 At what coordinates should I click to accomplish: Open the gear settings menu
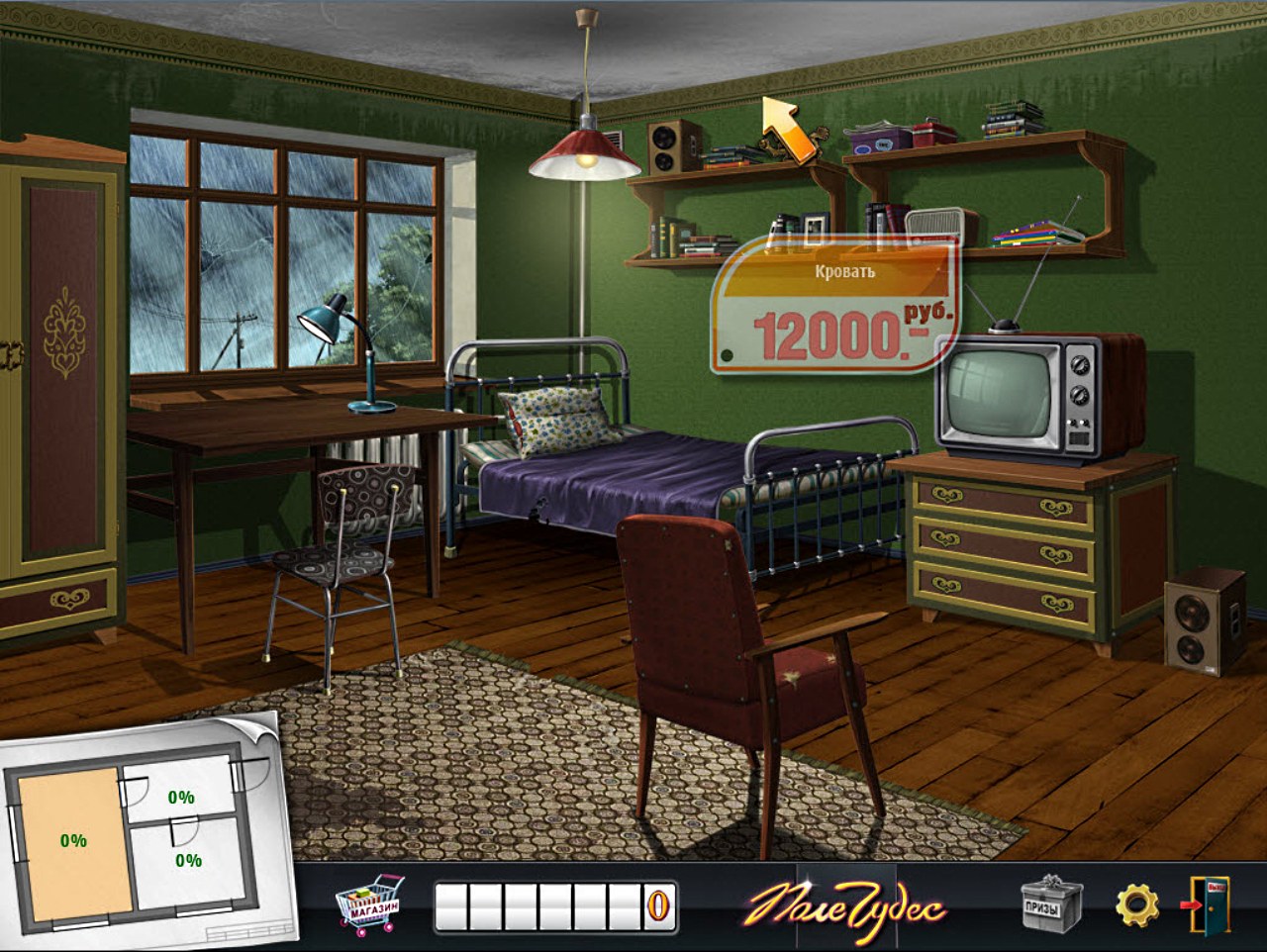click(1136, 904)
